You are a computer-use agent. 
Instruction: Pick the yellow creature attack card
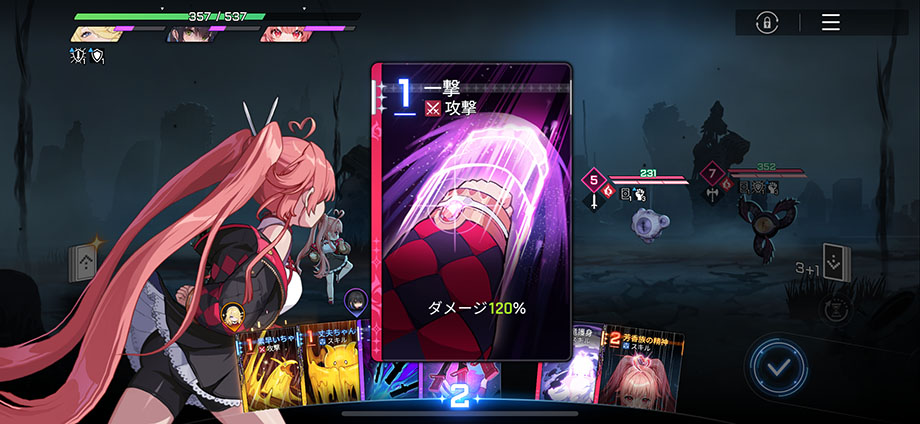(268, 374)
